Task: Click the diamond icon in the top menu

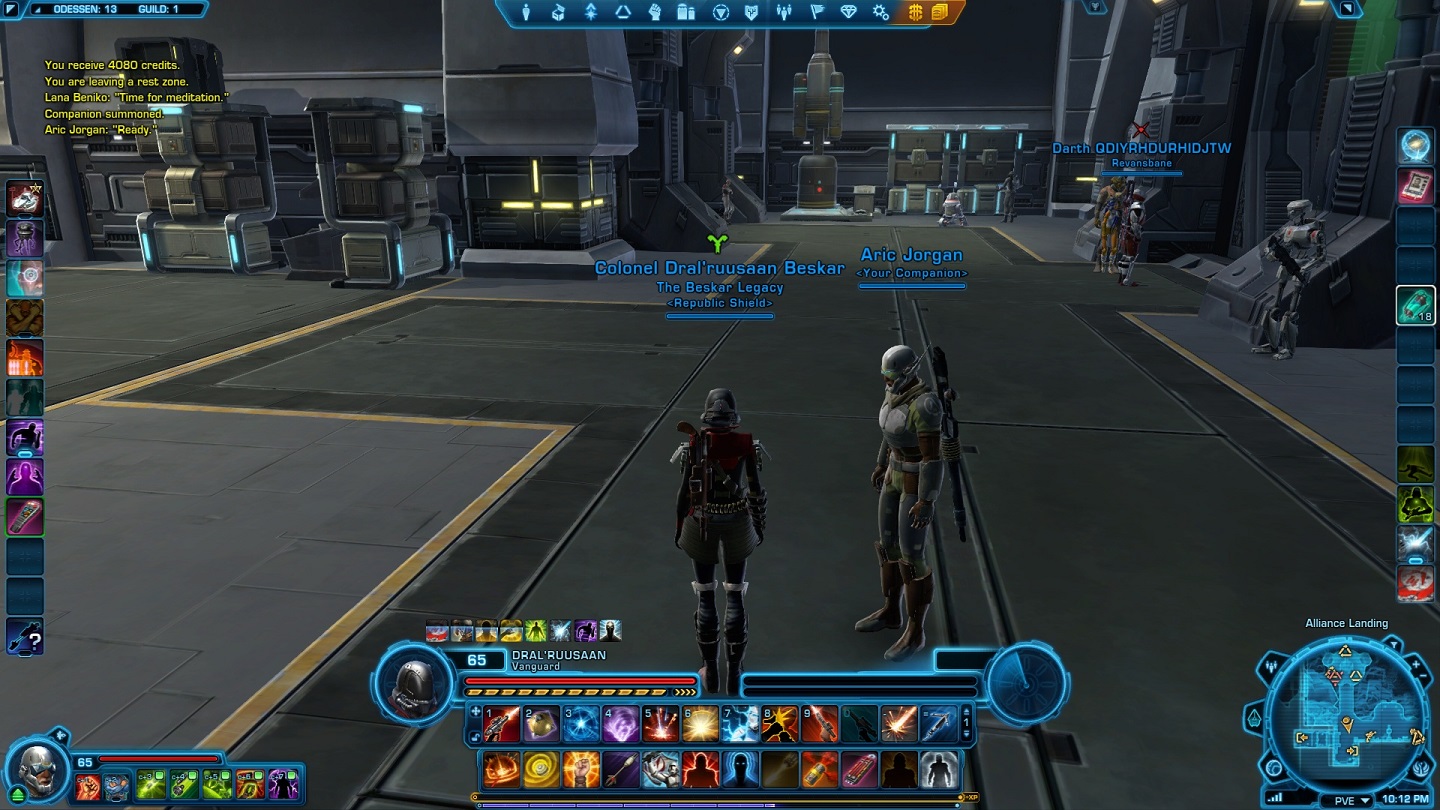Action: pyautogui.click(x=848, y=12)
